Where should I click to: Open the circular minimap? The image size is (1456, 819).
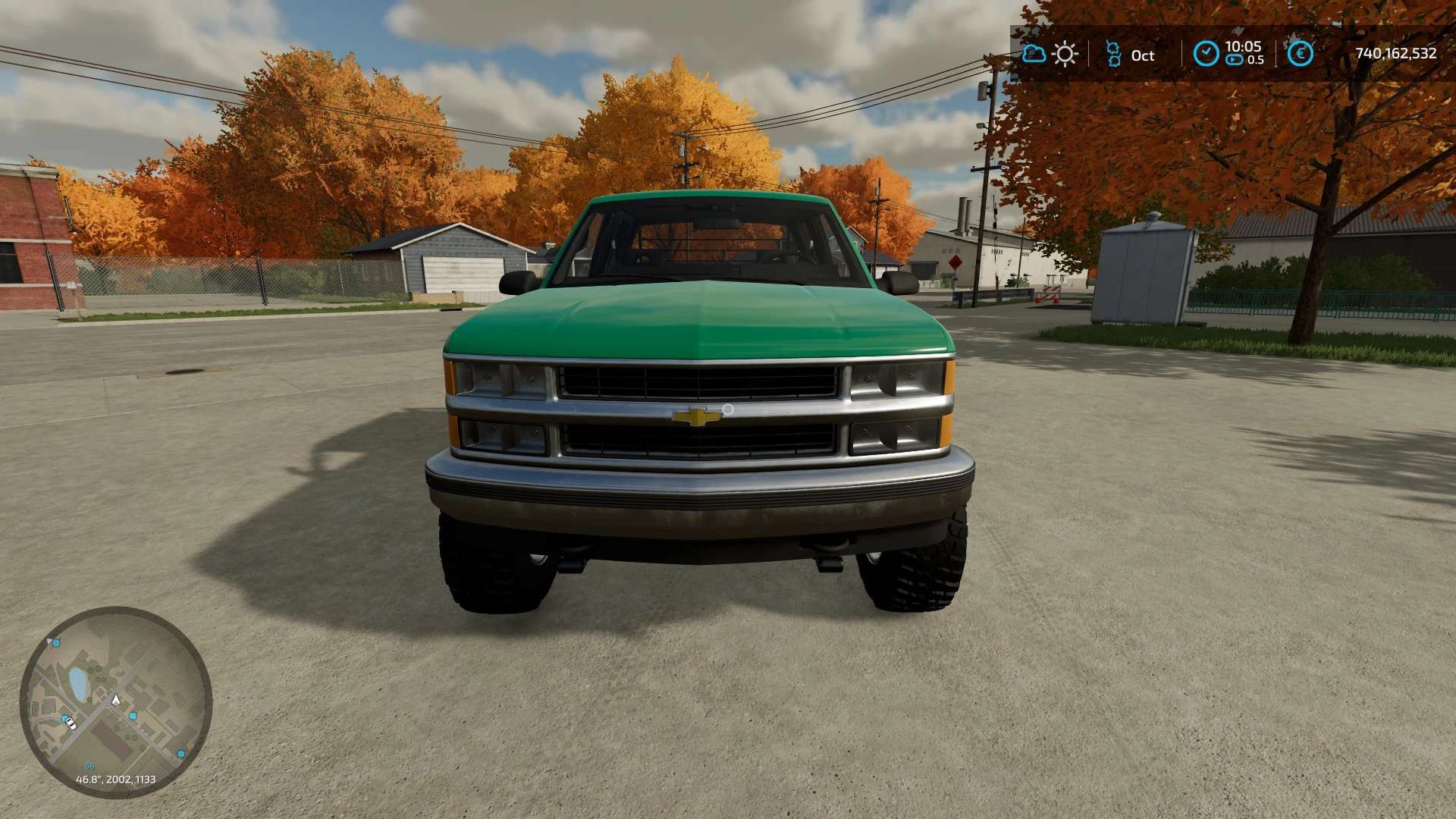click(x=115, y=702)
